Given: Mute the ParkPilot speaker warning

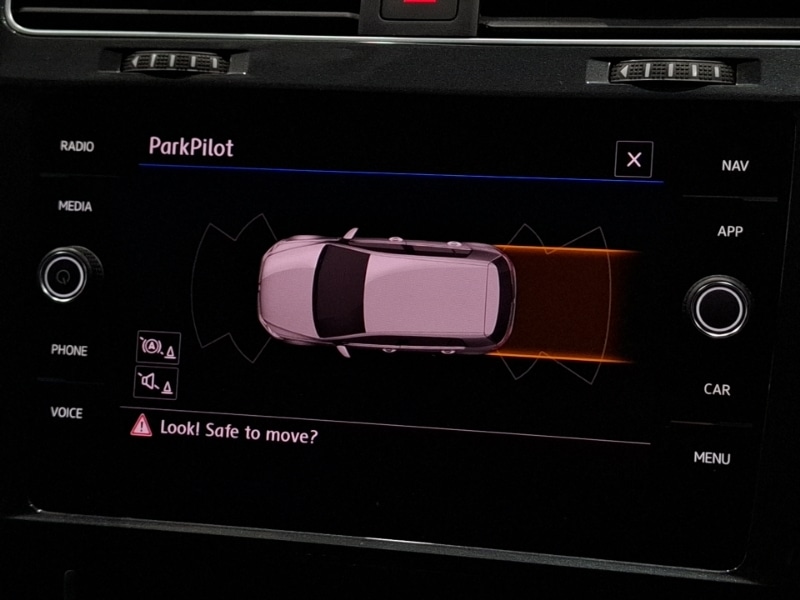Looking at the screenshot, I should click(x=156, y=382).
